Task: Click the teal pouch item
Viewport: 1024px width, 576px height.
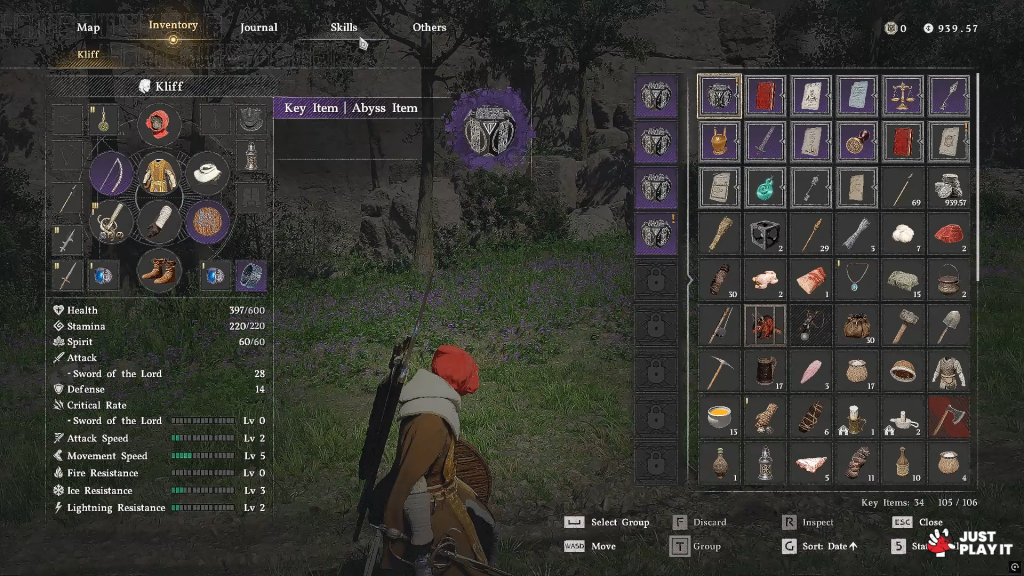Action: 765,187
